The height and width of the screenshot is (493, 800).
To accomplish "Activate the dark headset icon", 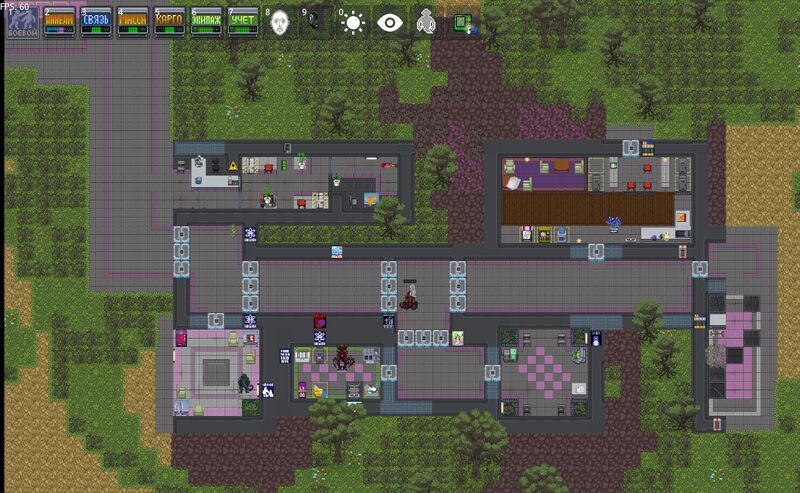I will [317, 22].
